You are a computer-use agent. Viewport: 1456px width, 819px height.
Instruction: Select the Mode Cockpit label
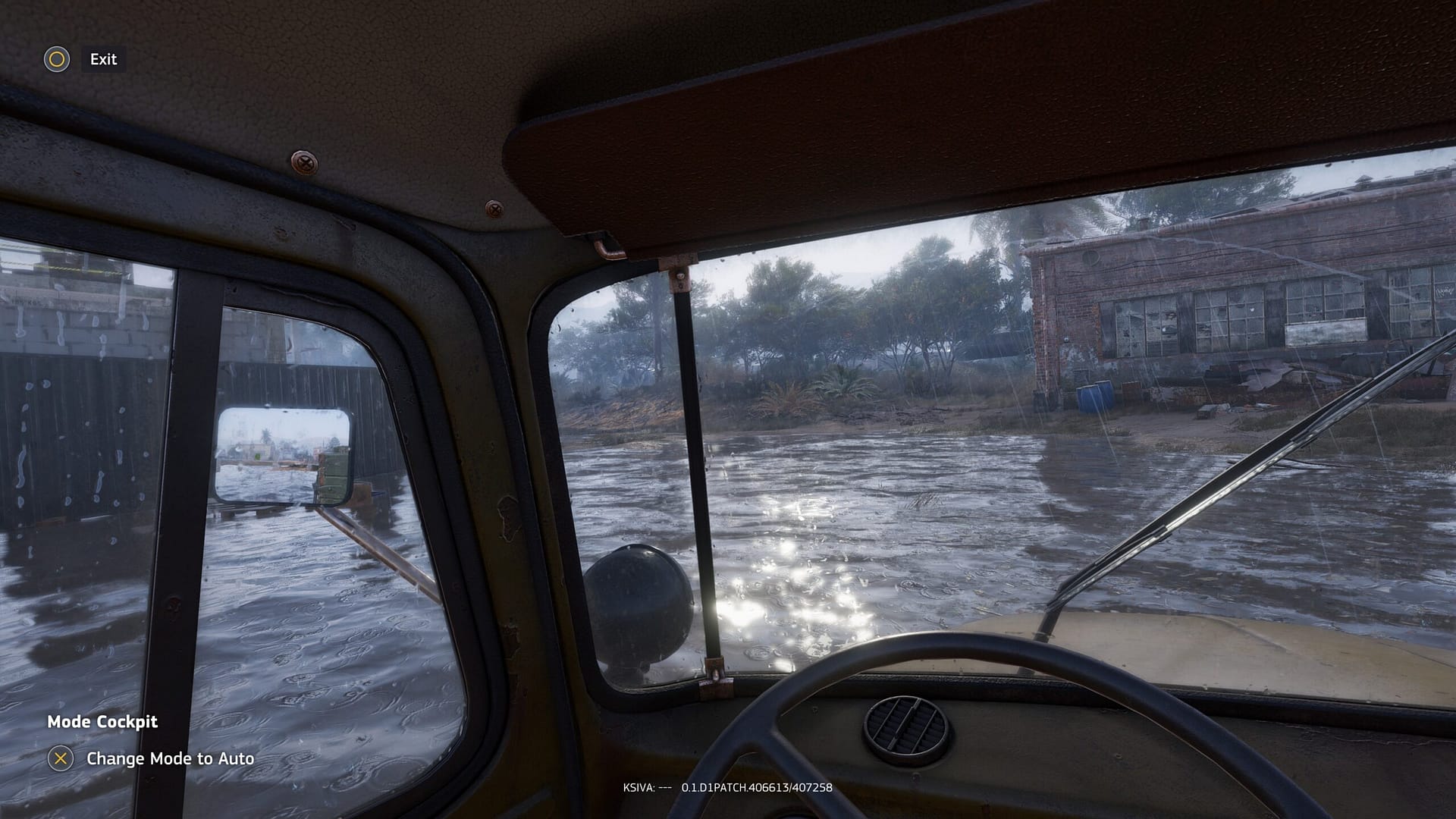pos(101,722)
